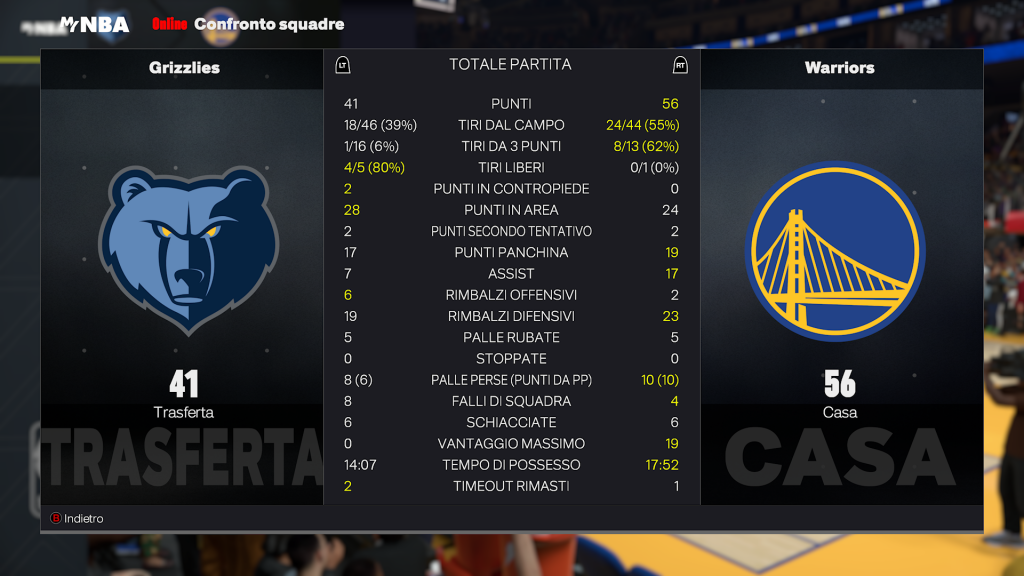Viewport: 1024px width, 576px height.
Task: Select the Totale Partita period header
Action: [x=510, y=65]
